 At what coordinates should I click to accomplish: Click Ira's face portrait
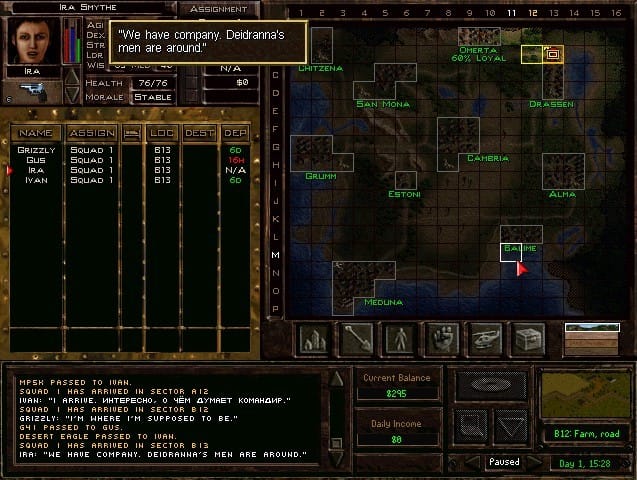[x=34, y=40]
